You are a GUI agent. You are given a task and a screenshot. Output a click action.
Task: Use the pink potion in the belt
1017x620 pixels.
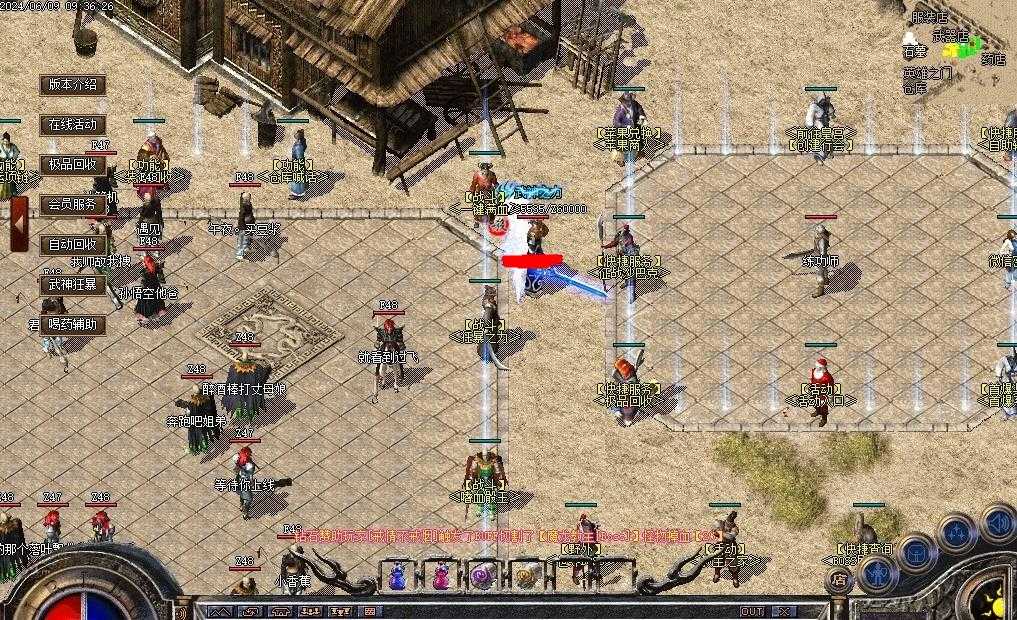pyautogui.click(x=440, y=576)
